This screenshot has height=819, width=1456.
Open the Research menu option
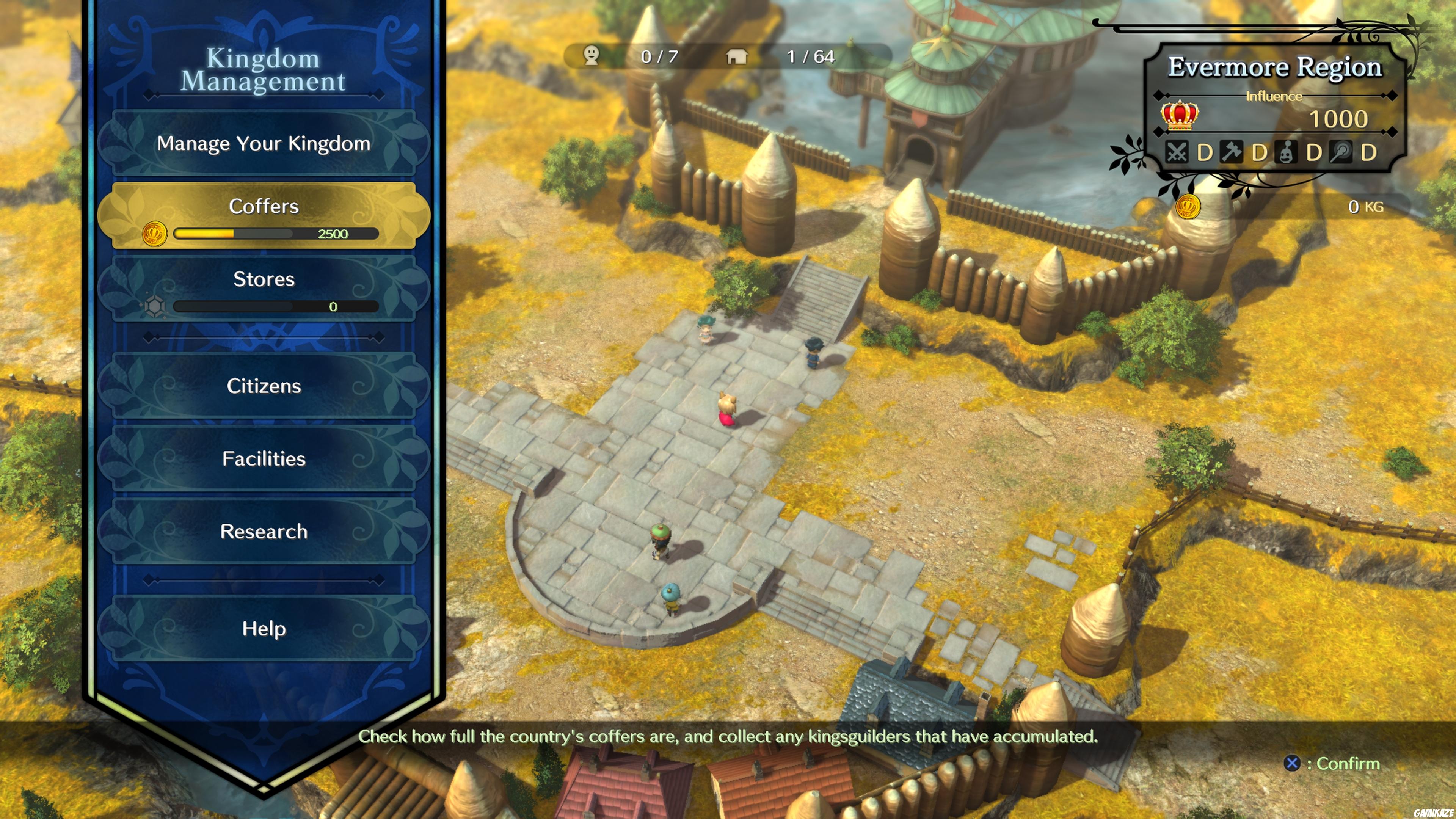(264, 532)
